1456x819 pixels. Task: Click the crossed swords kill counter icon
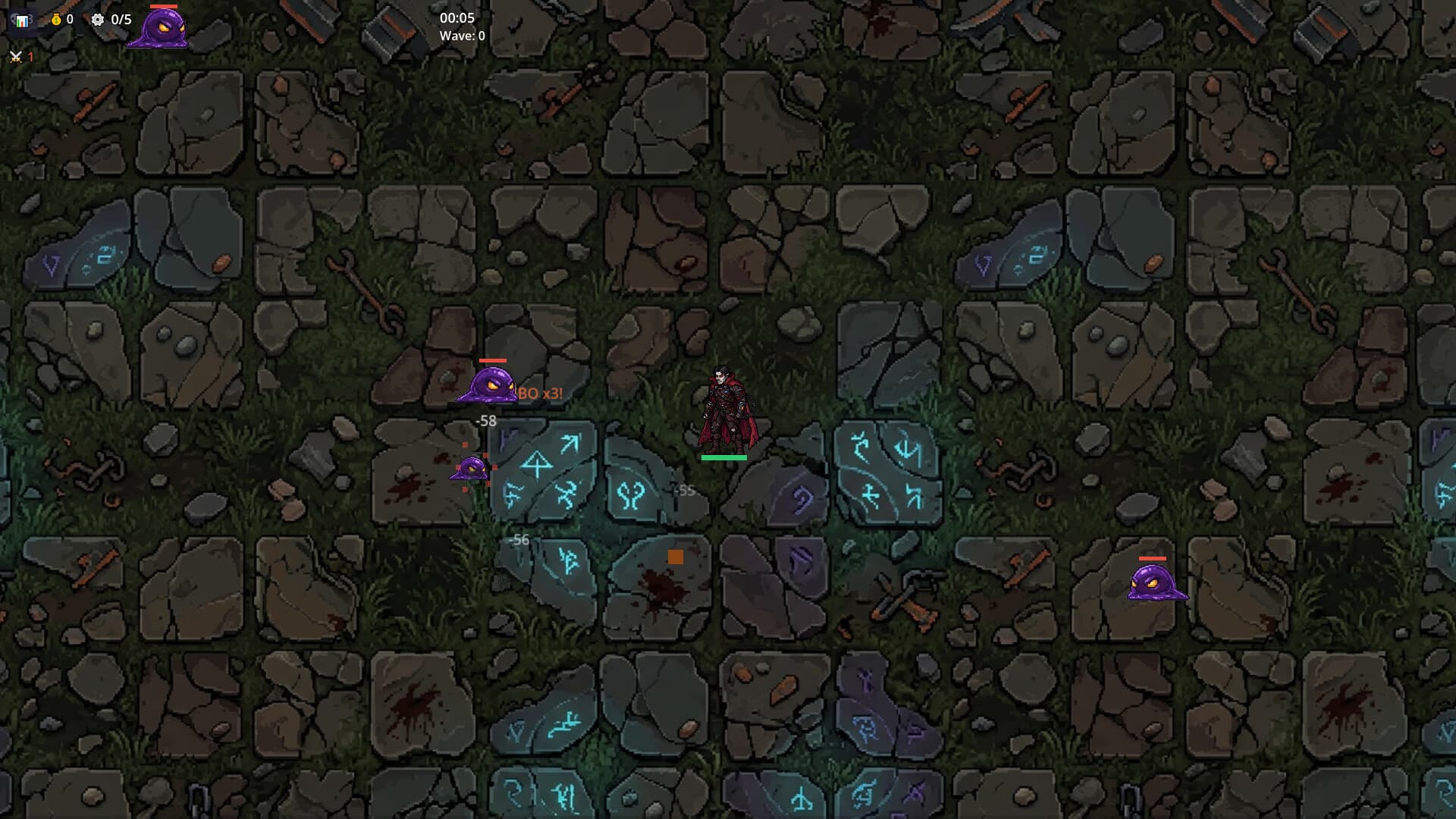[x=15, y=58]
